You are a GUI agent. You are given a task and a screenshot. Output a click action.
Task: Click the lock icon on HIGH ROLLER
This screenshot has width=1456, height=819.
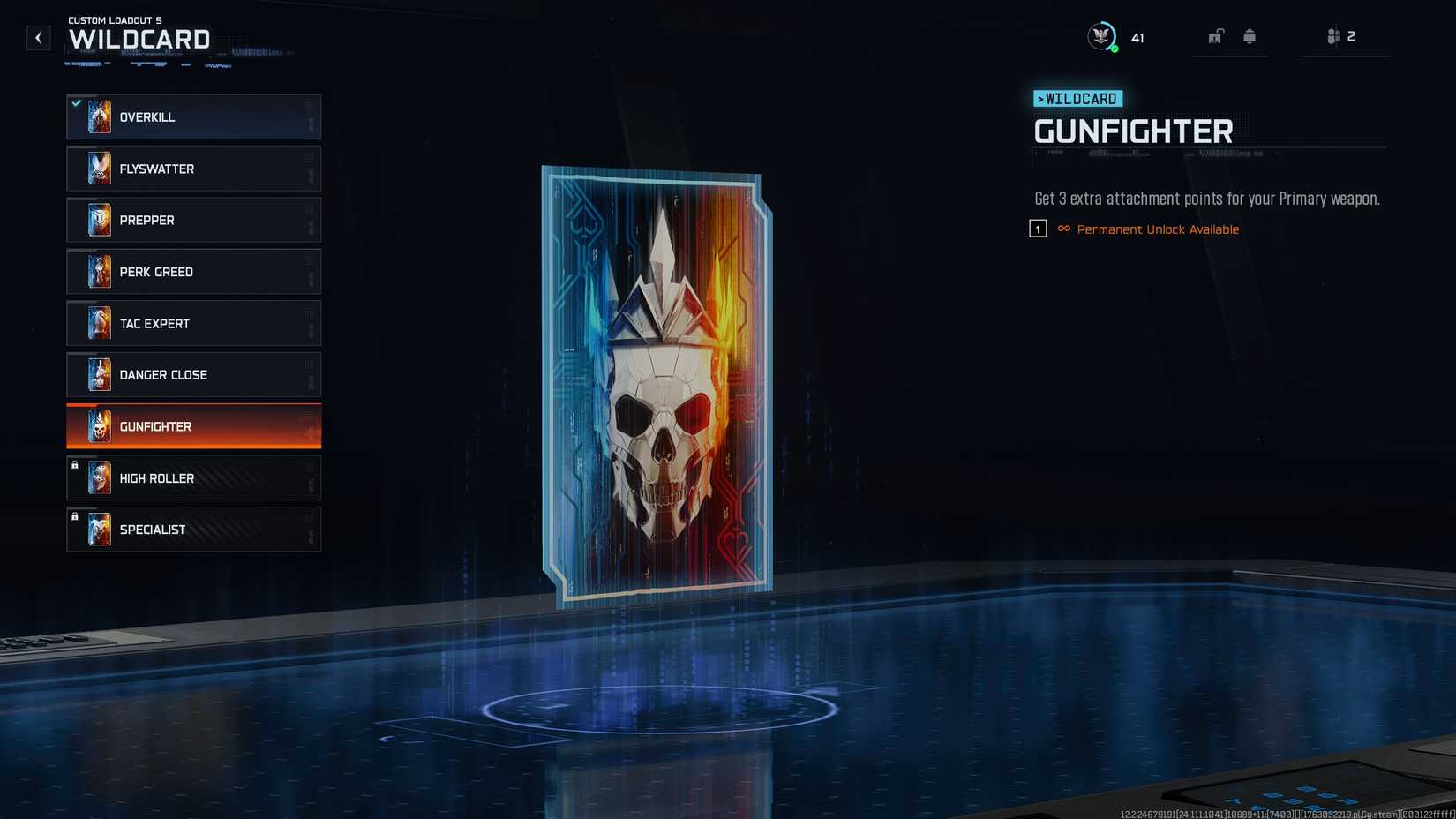(75, 465)
